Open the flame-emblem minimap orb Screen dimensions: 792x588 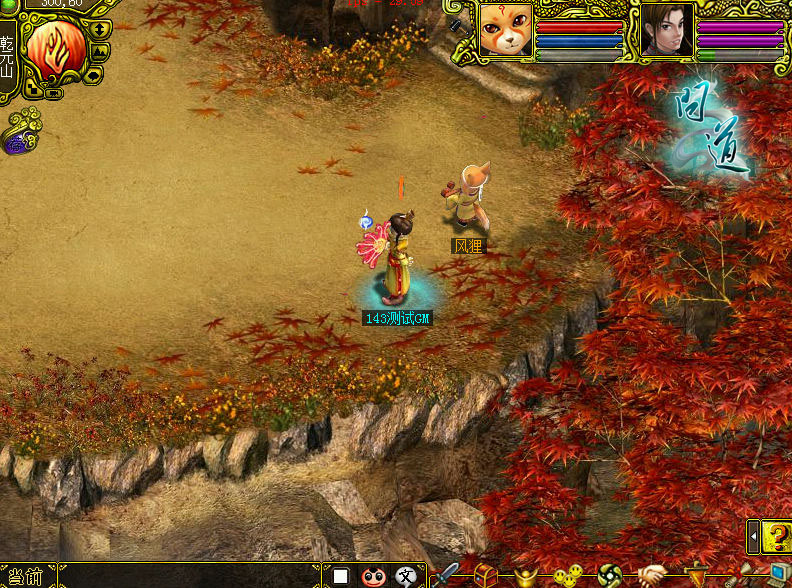(55, 50)
